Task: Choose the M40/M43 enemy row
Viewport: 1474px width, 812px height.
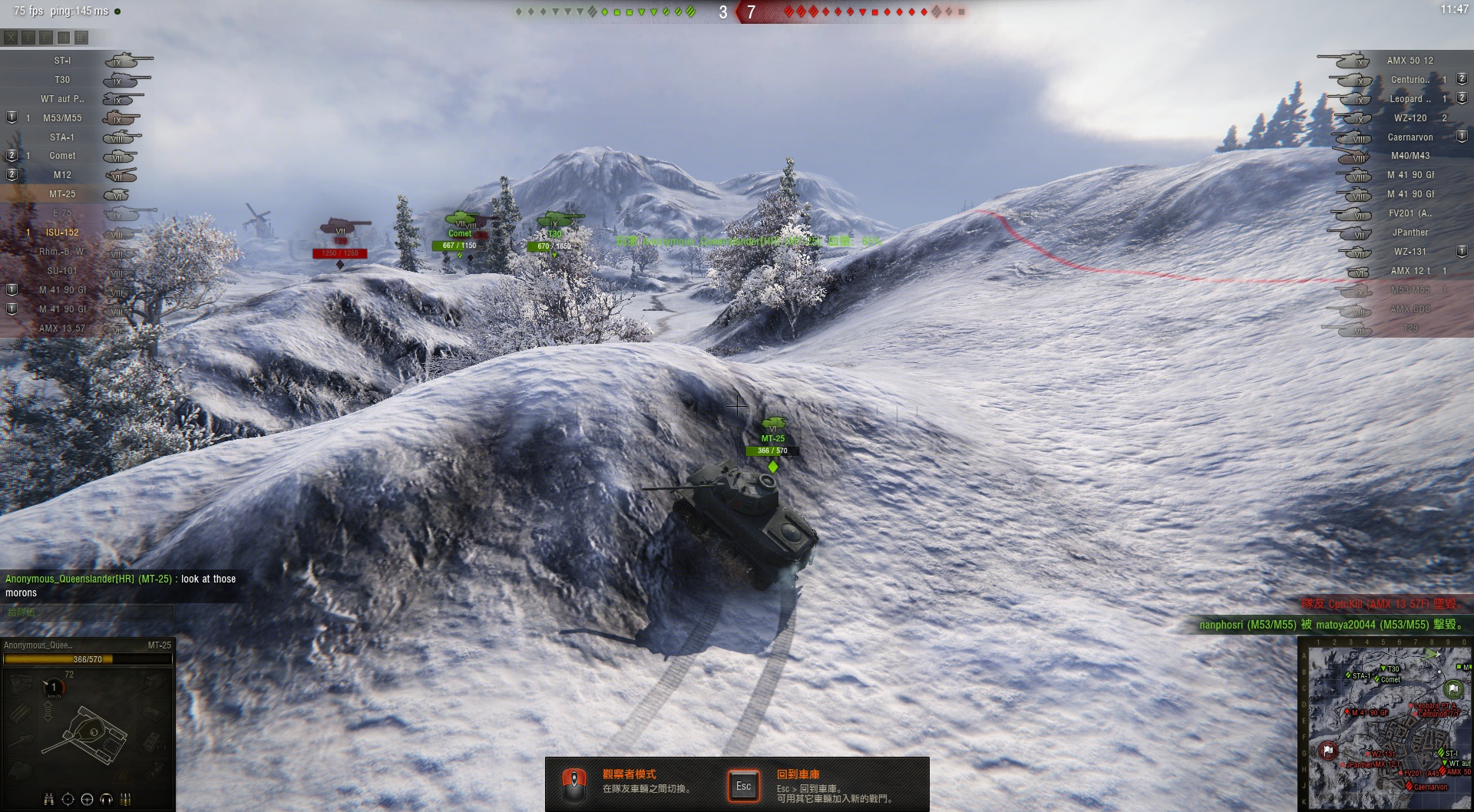Action: (1410, 156)
